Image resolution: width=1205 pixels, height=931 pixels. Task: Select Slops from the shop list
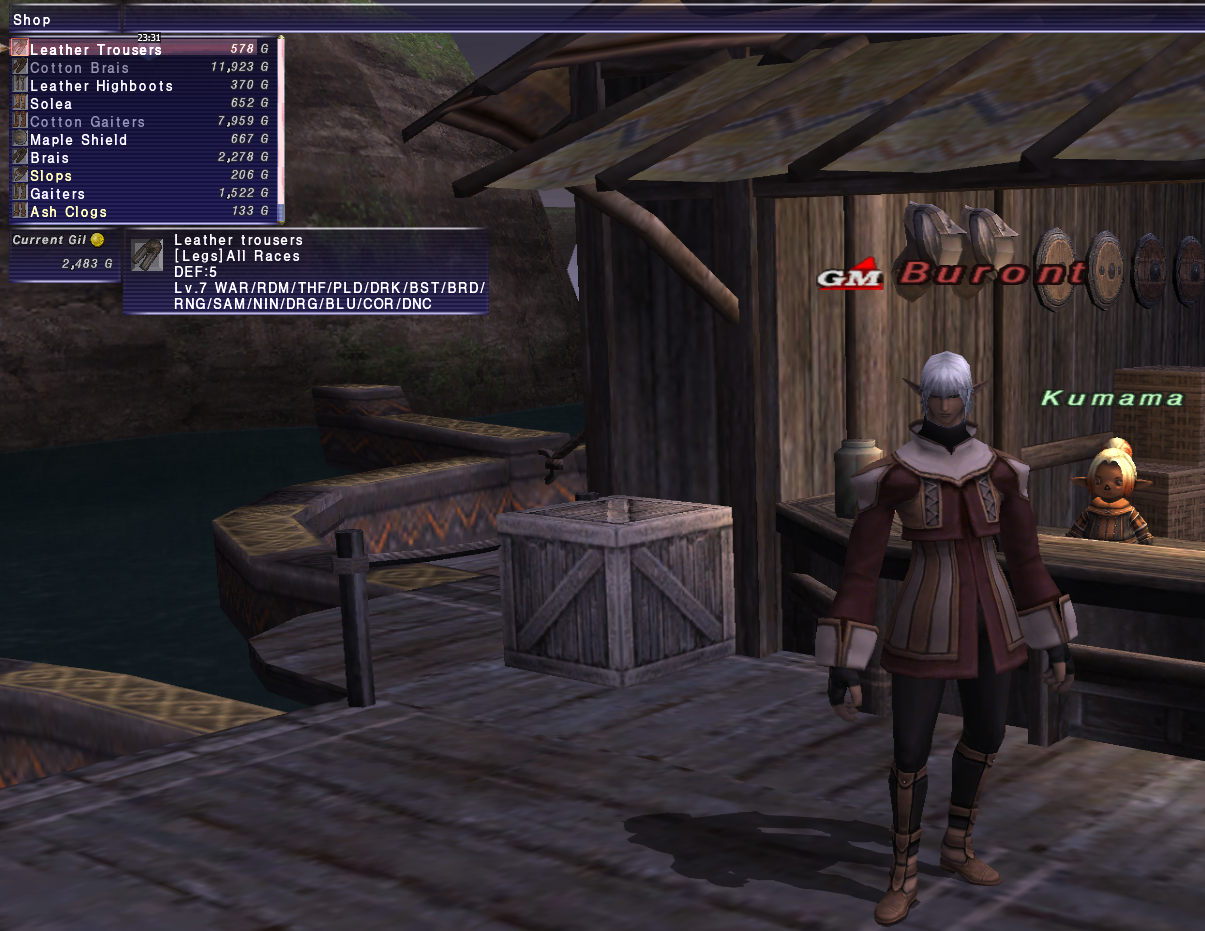(x=51, y=176)
